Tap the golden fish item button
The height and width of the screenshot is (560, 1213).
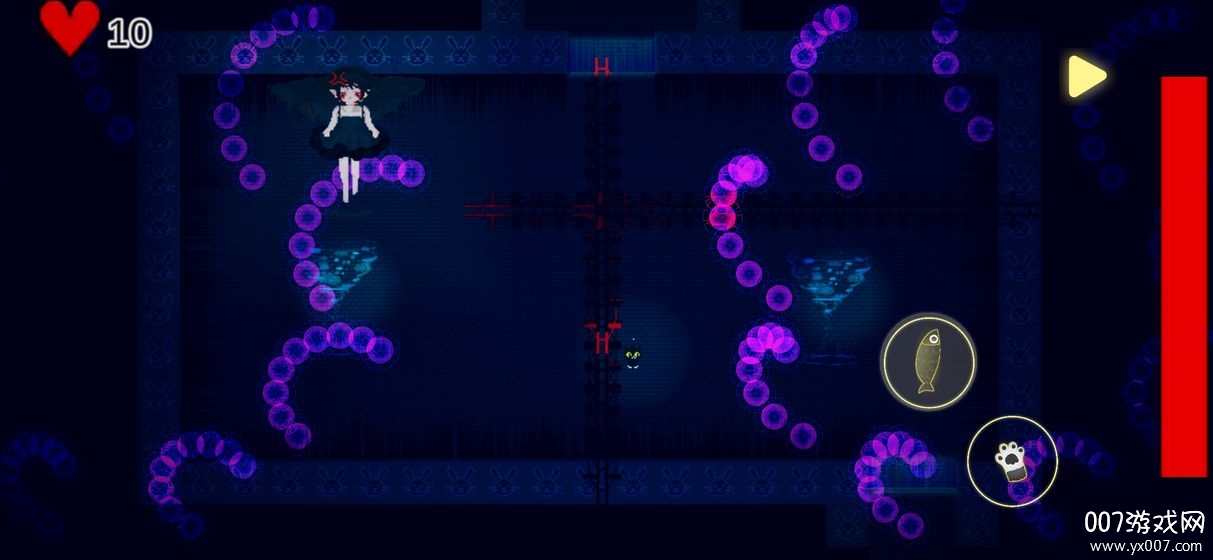[929, 361]
